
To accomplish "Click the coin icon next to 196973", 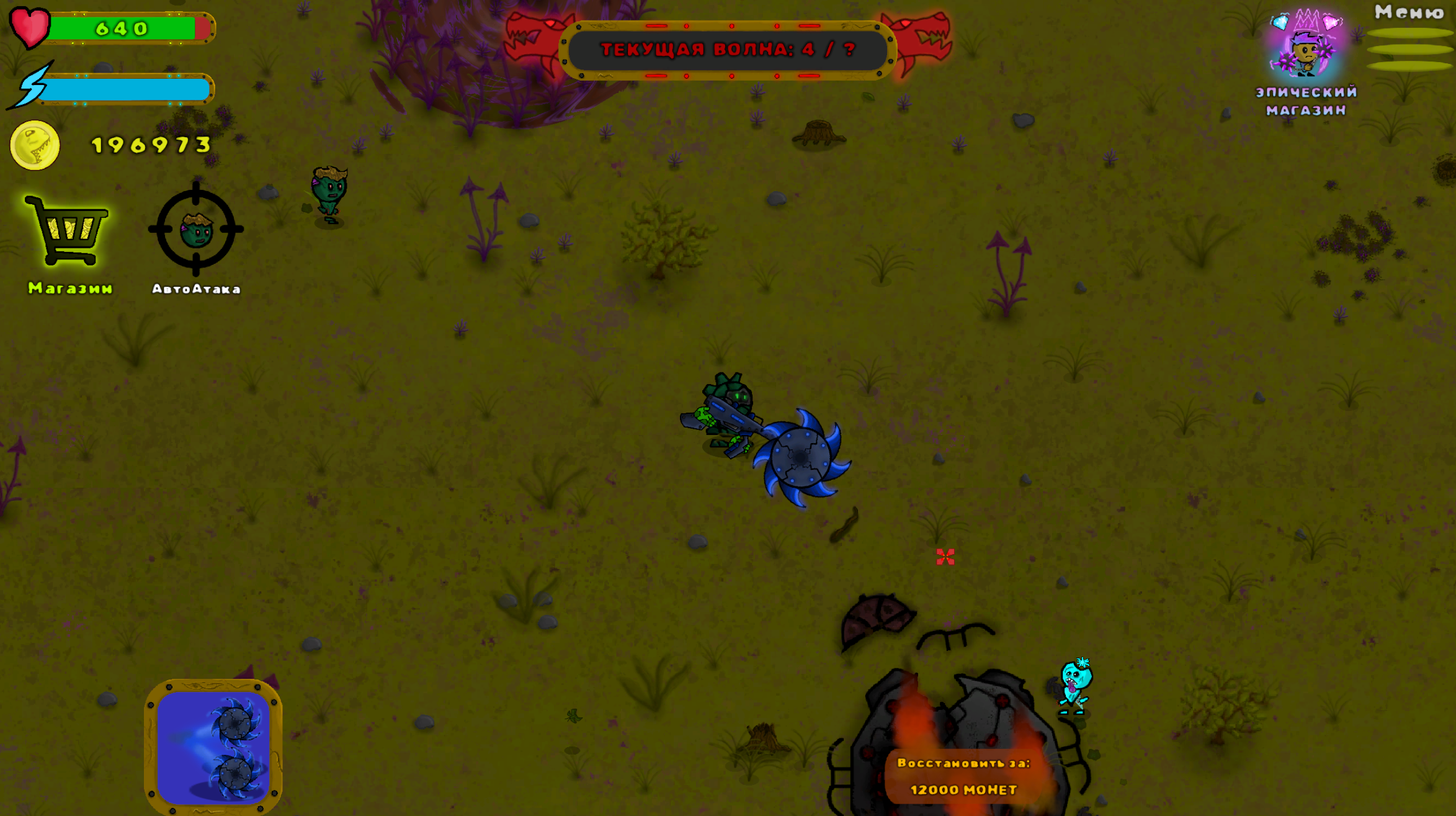I will (x=35, y=145).
